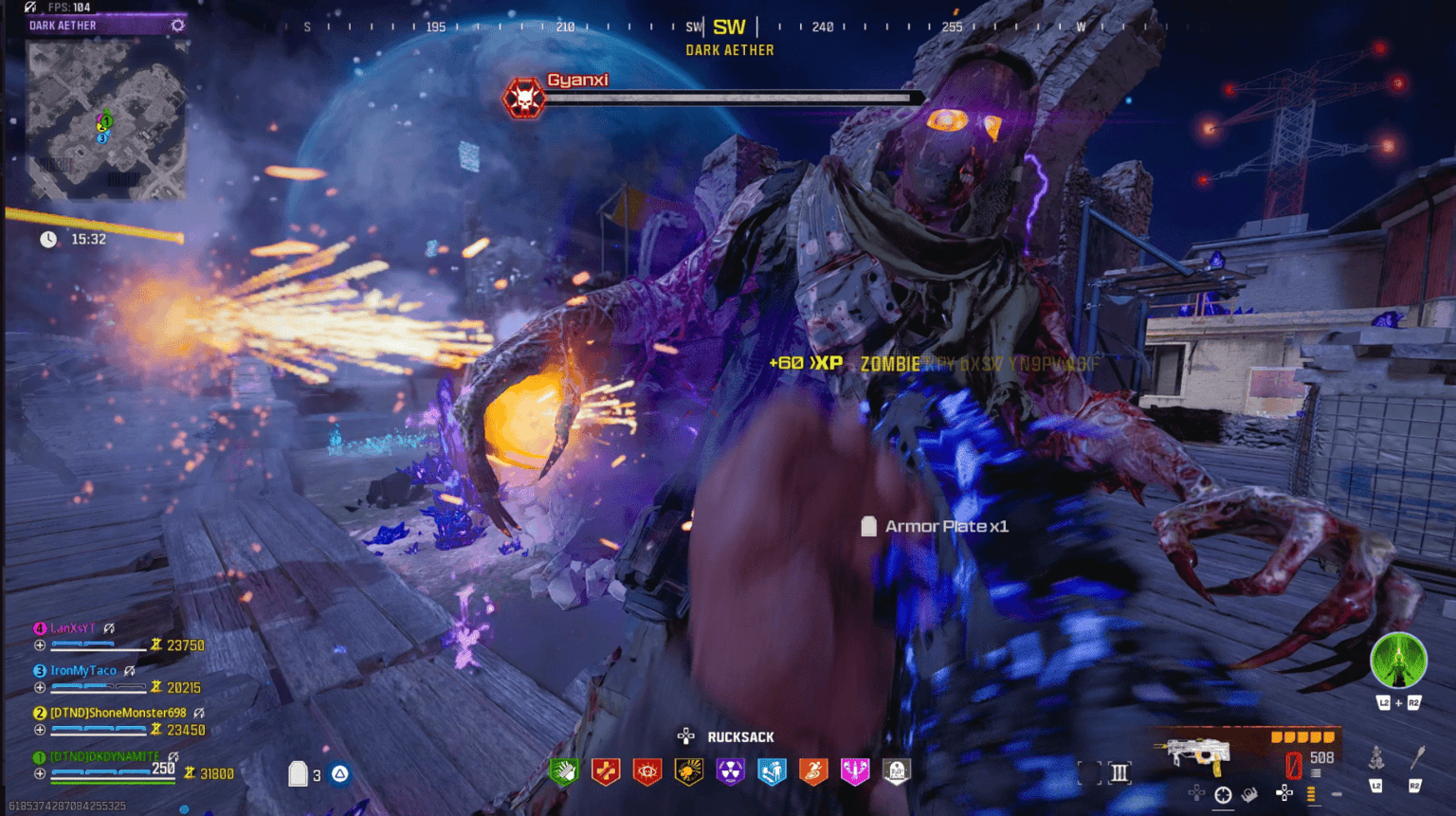Activate the green field upgrade ability

(1398, 661)
